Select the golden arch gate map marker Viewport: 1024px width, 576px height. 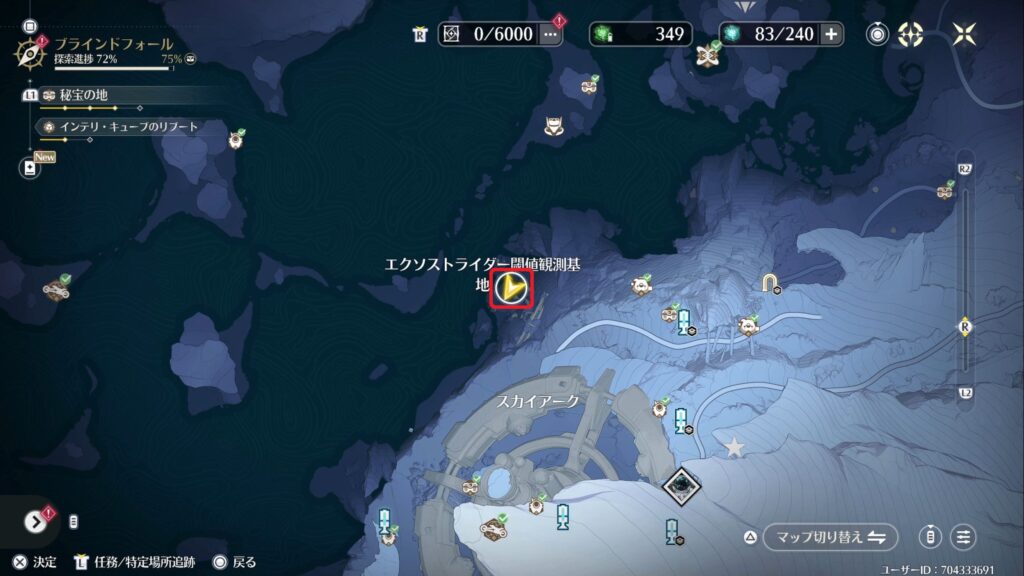point(769,284)
